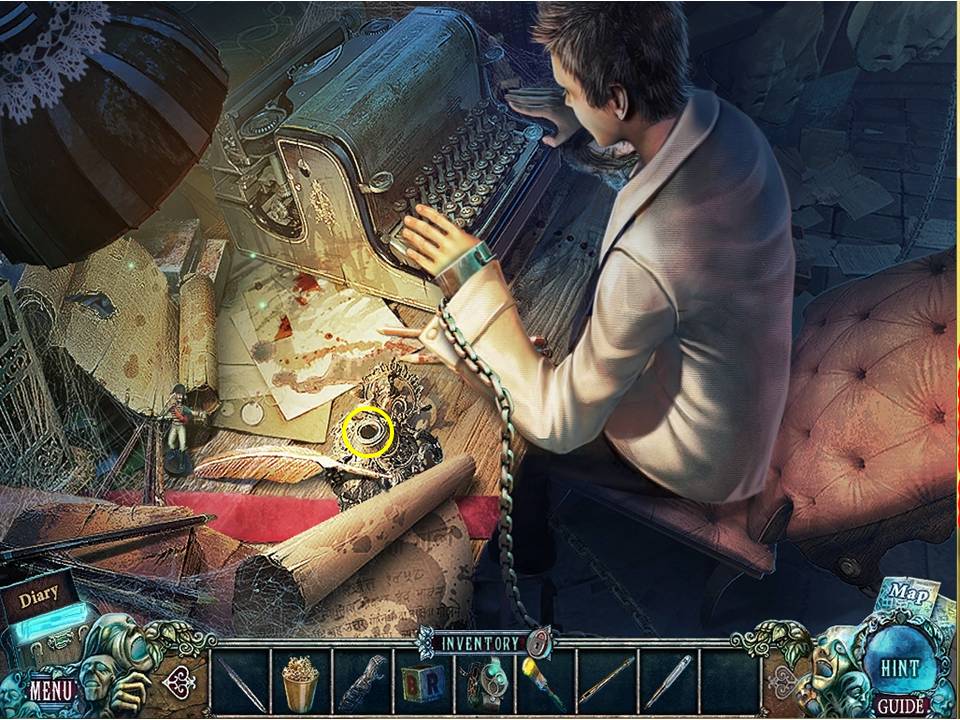Open the strategy Guide

pos(899,706)
